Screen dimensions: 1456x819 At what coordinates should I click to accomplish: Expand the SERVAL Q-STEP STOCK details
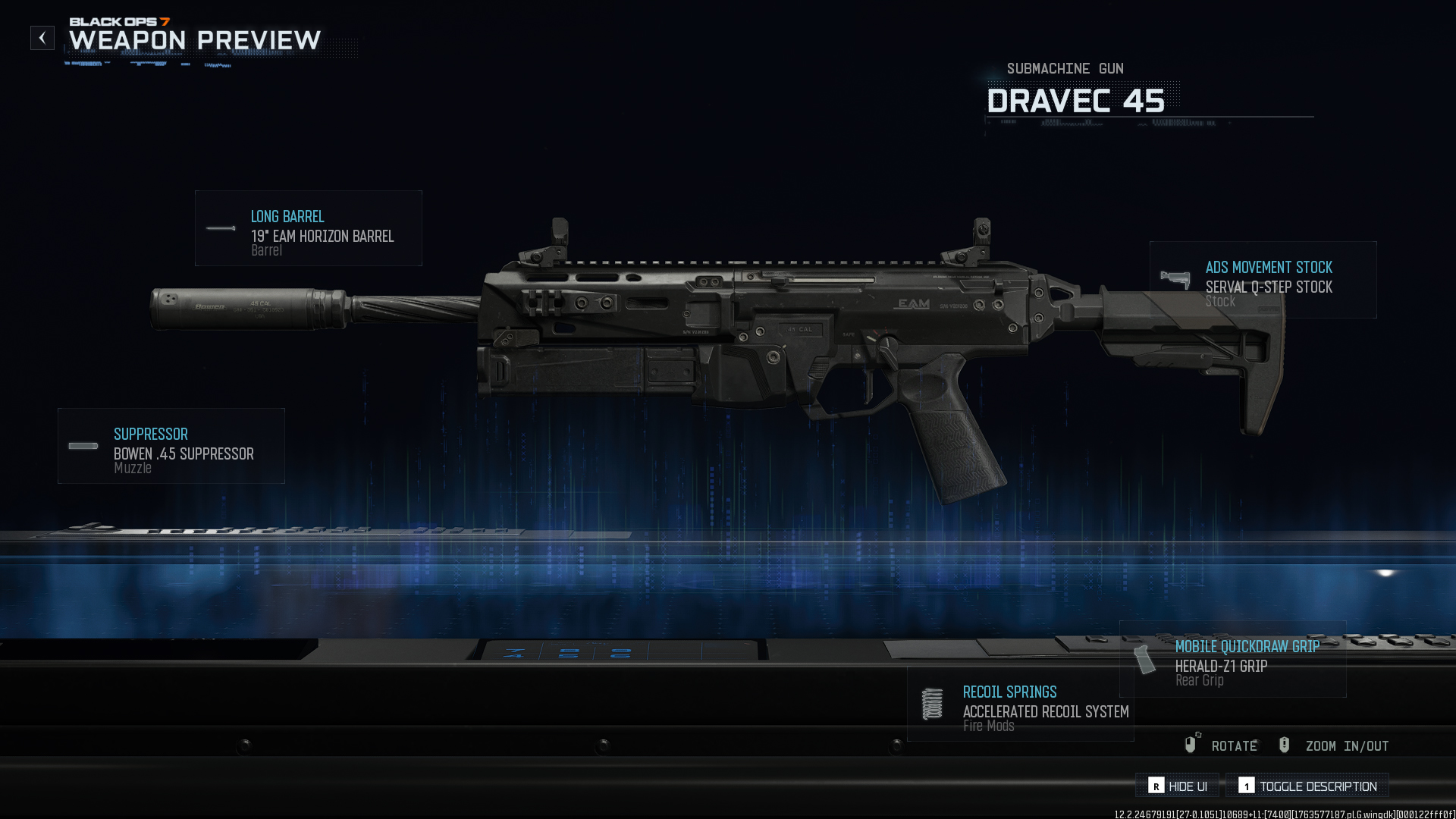click(1263, 281)
